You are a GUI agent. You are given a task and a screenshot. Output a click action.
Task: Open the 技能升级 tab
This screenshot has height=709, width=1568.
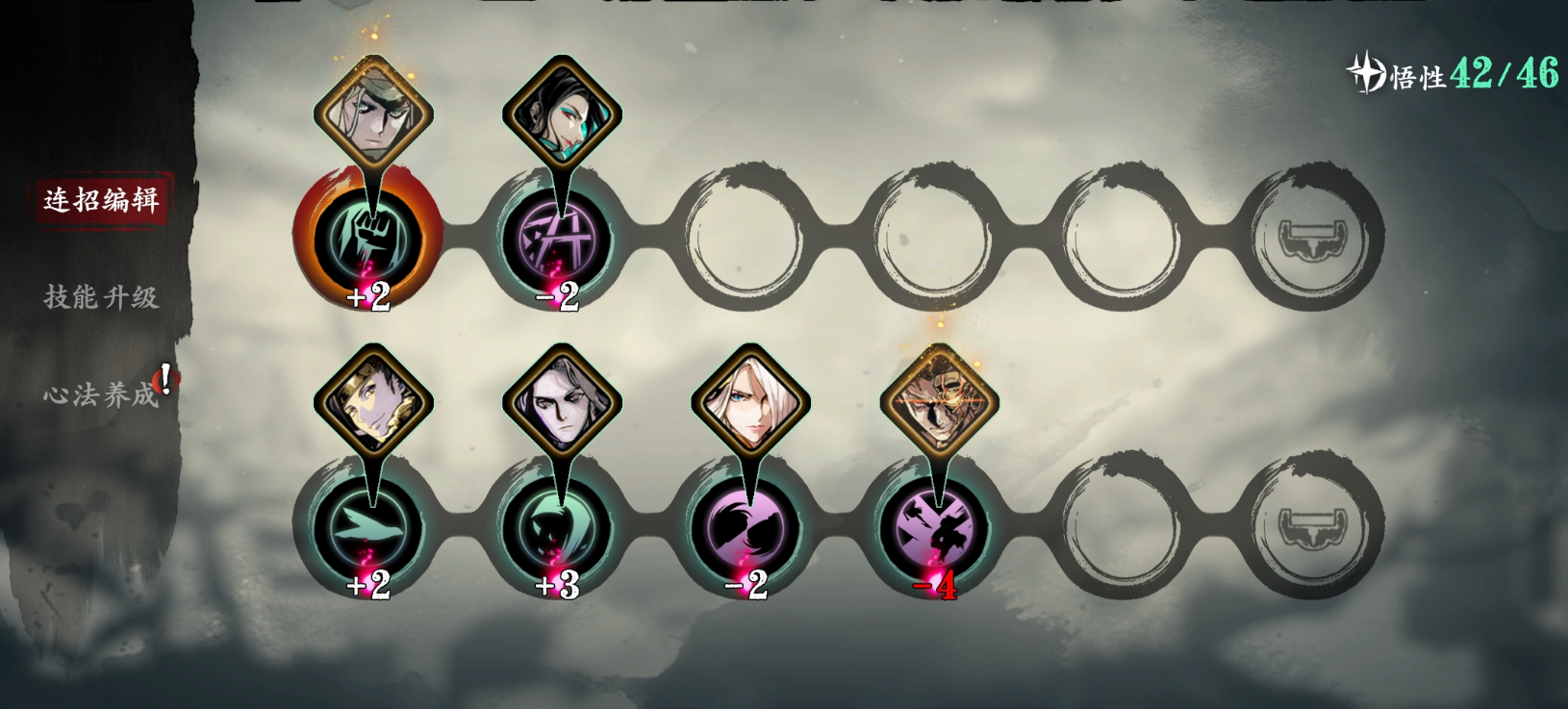(101, 297)
